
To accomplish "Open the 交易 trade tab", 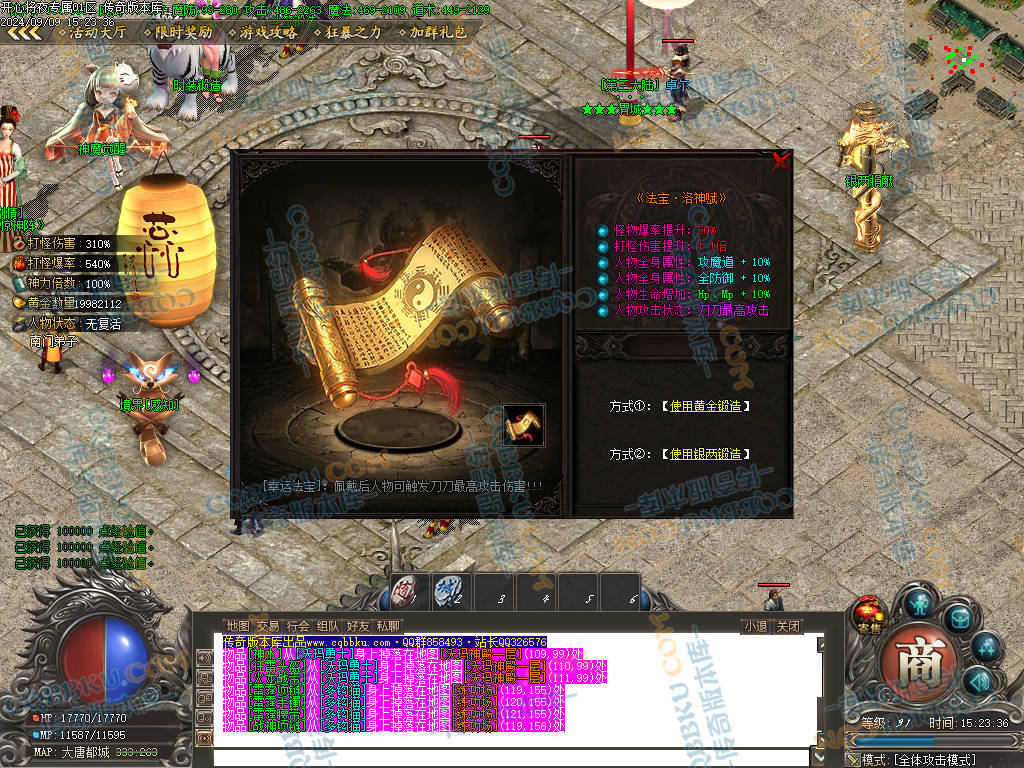I will coord(268,626).
